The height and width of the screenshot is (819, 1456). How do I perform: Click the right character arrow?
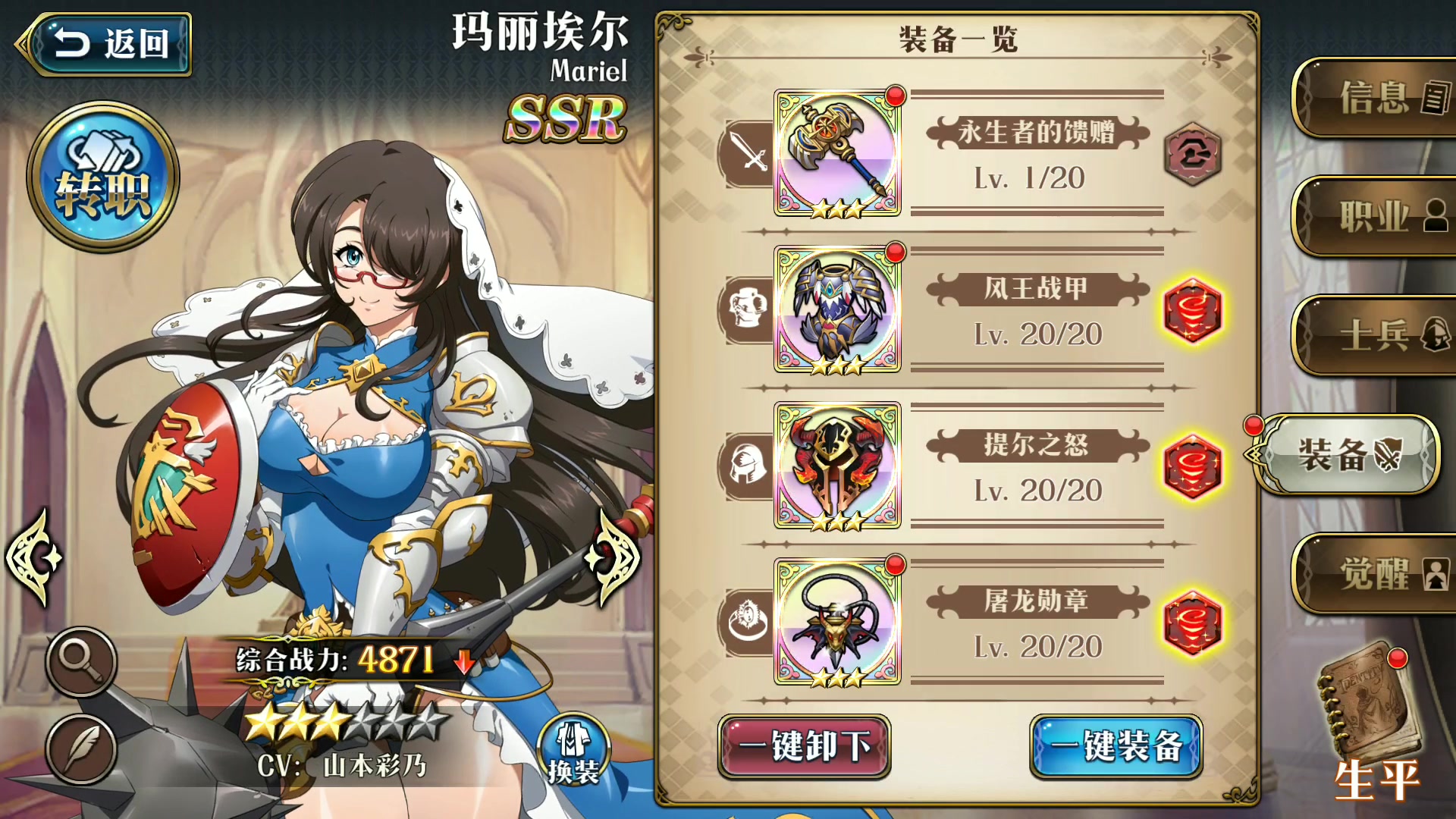click(614, 557)
